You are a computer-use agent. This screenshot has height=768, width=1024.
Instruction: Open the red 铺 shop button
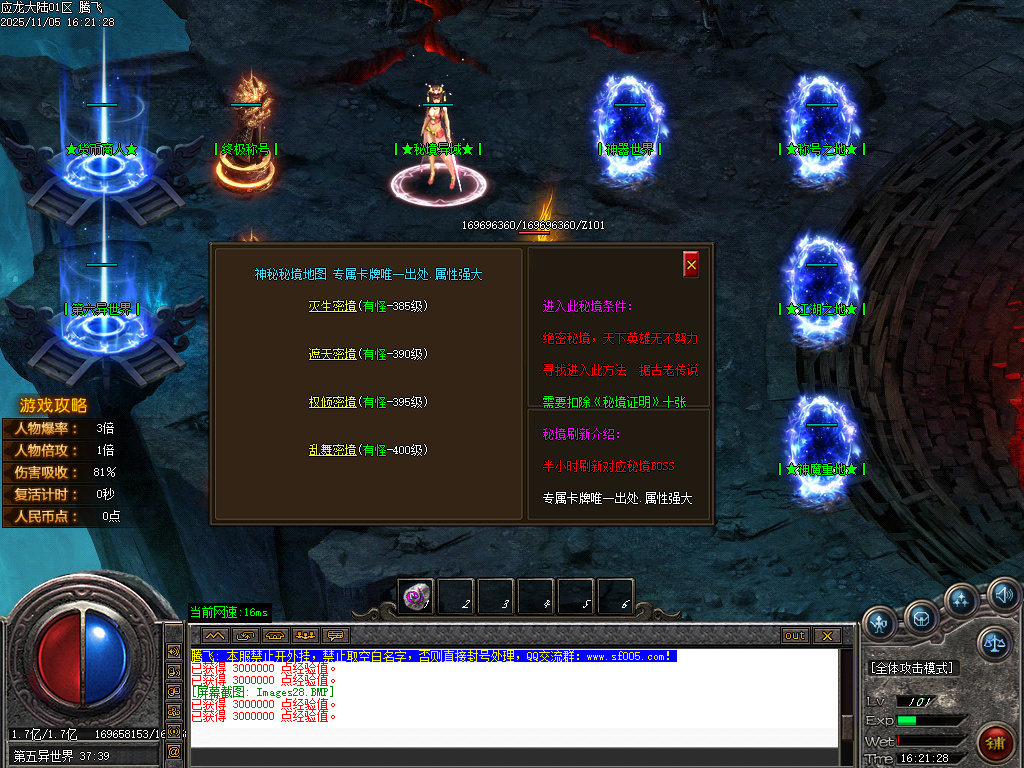point(994,743)
